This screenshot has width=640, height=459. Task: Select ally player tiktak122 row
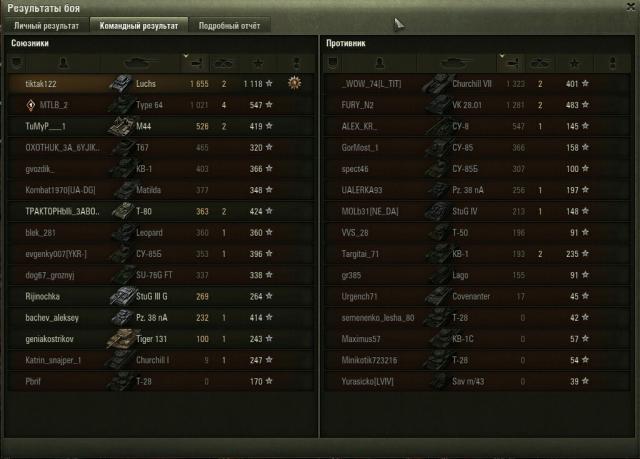(150, 84)
